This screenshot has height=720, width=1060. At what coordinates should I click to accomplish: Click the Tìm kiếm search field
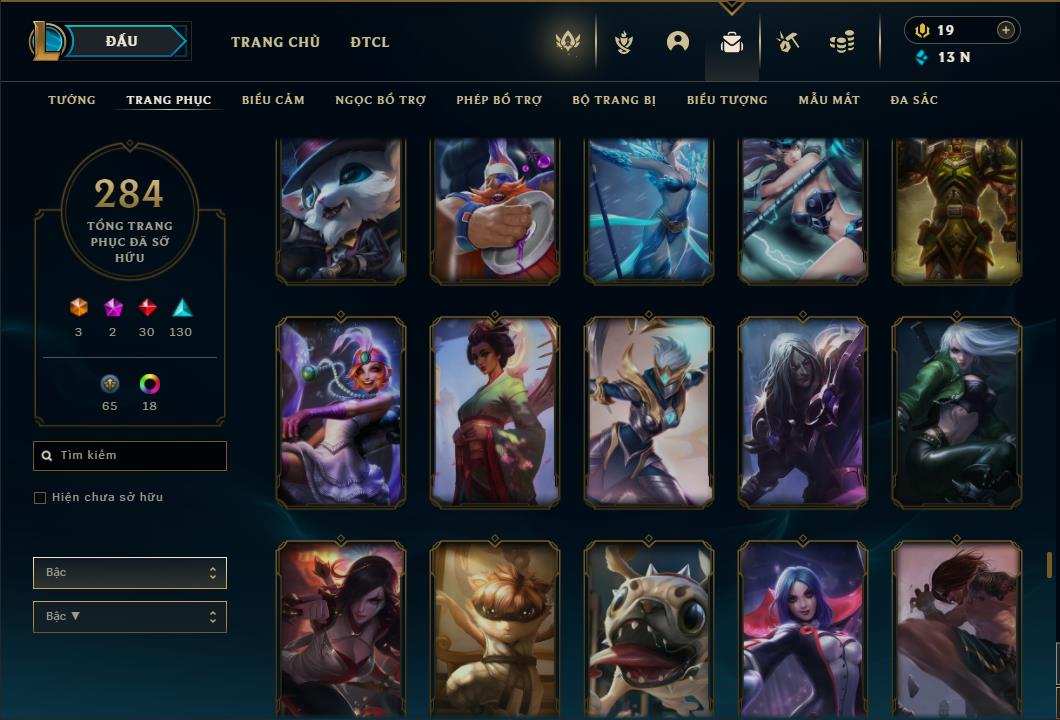(x=130, y=456)
